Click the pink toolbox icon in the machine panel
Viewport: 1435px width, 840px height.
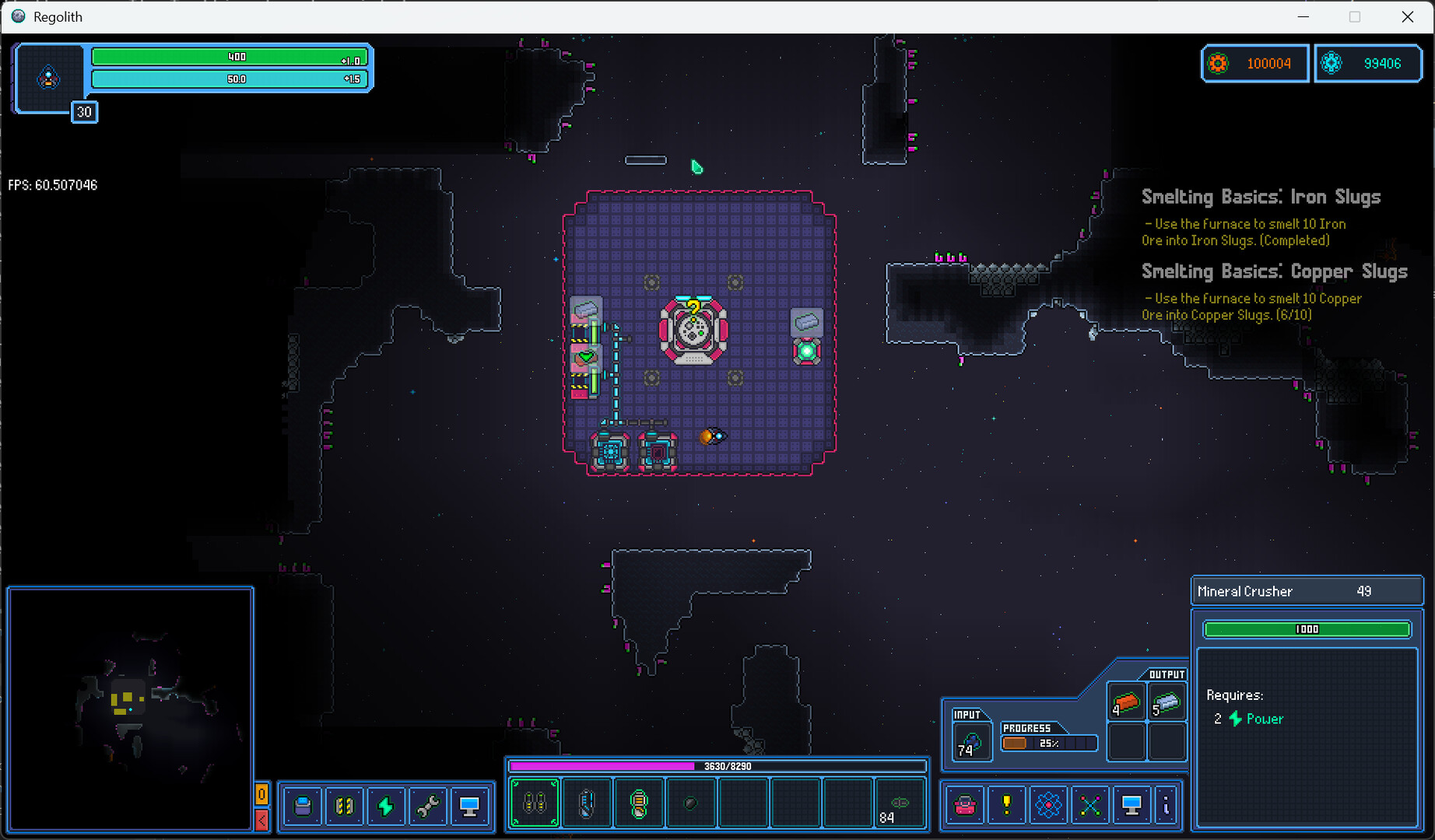[964, 804]
